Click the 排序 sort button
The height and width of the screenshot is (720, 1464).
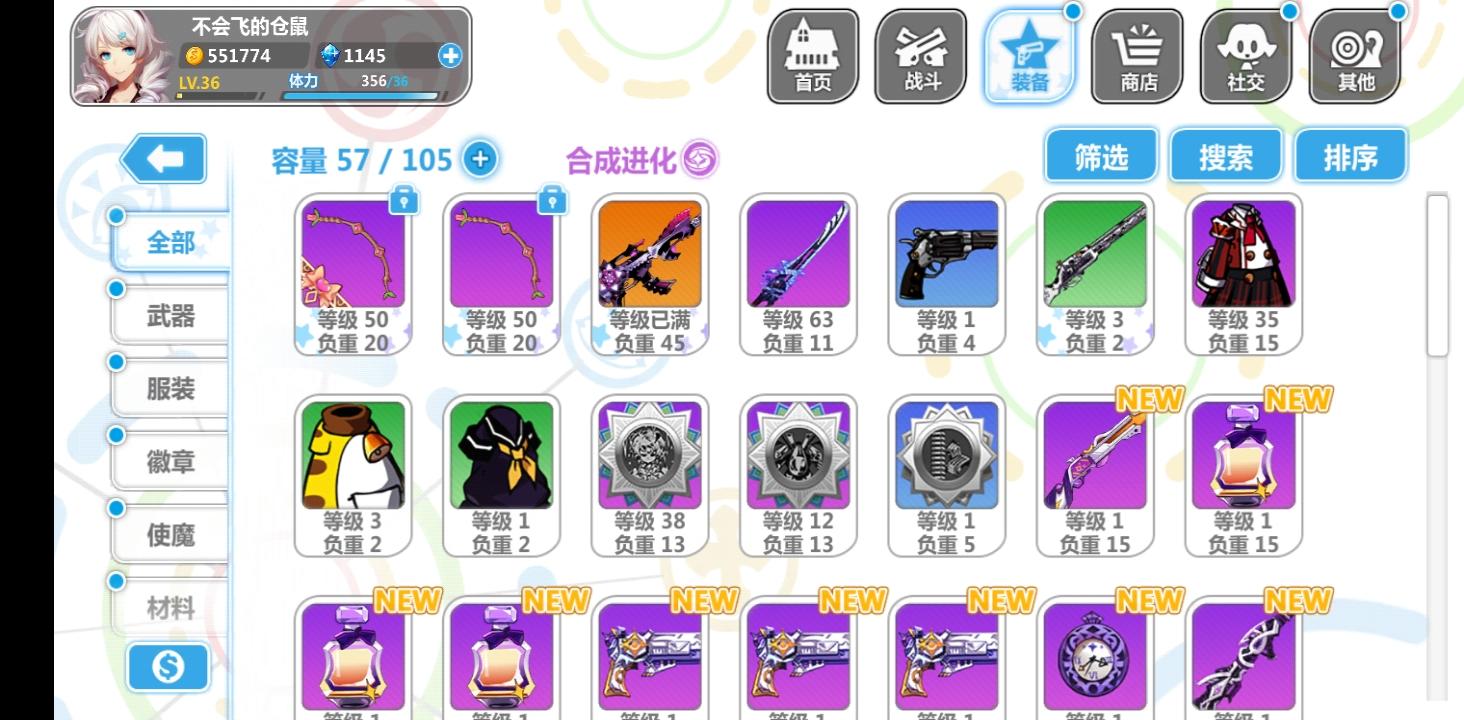pos(1350,155)
